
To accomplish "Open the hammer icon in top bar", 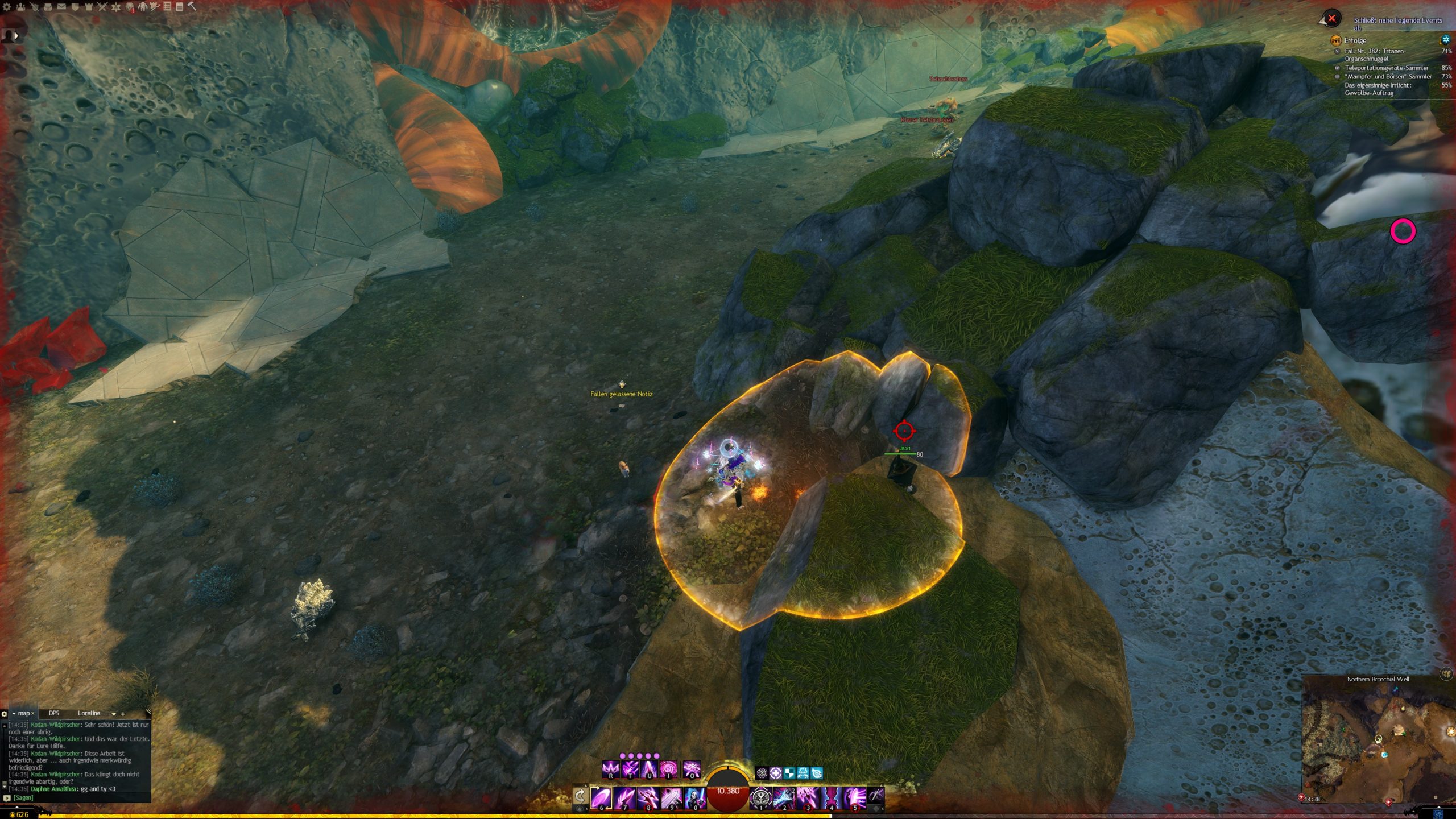I will 192,7.
